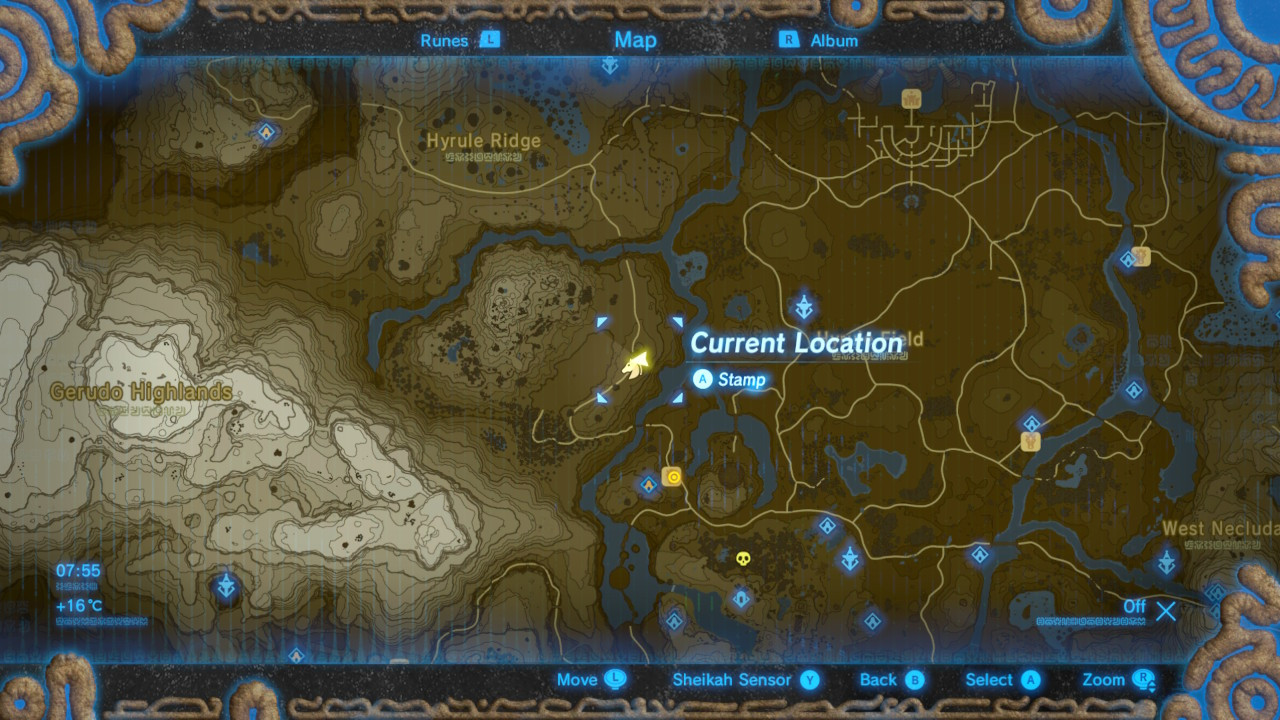Click the yellow circular quest objective marker

(x=673, y=477)
